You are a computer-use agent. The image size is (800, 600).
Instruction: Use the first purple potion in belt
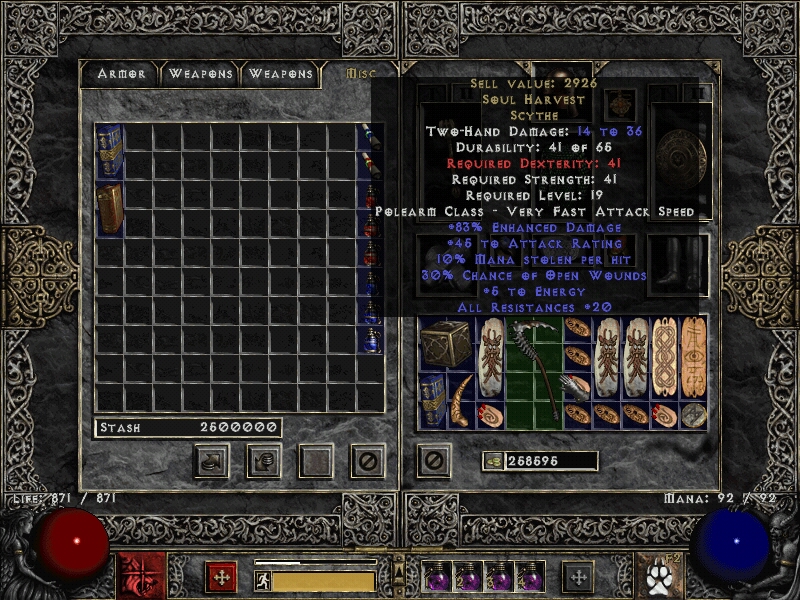click(437, 578)
